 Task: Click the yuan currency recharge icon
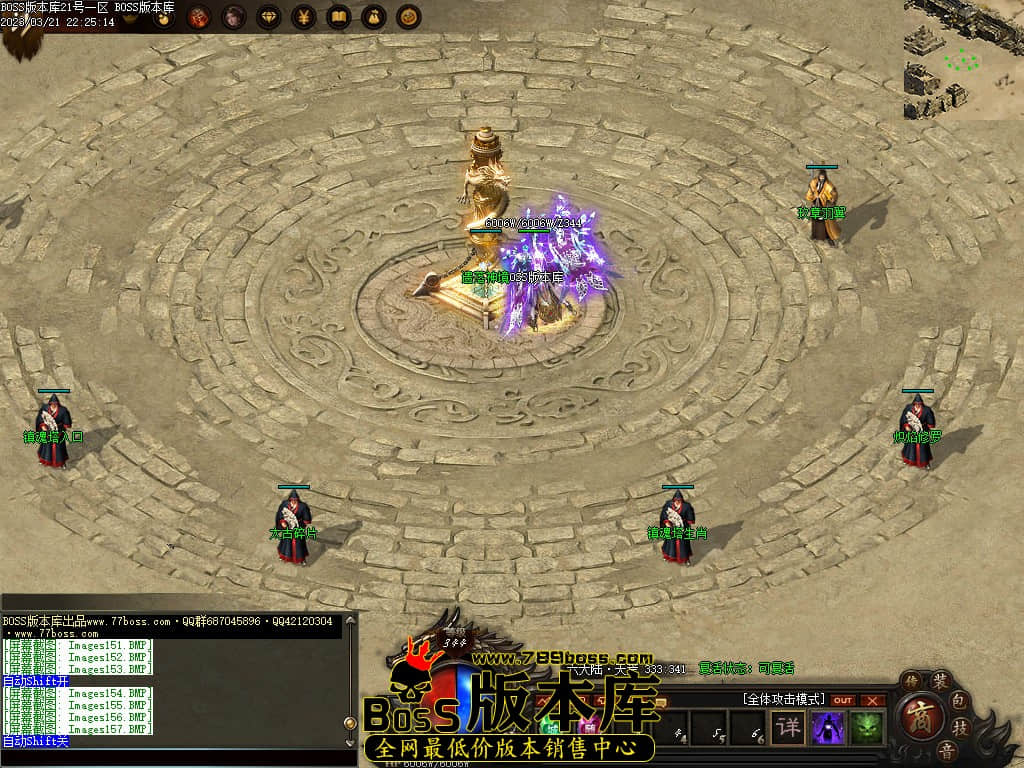click(304, 17)
